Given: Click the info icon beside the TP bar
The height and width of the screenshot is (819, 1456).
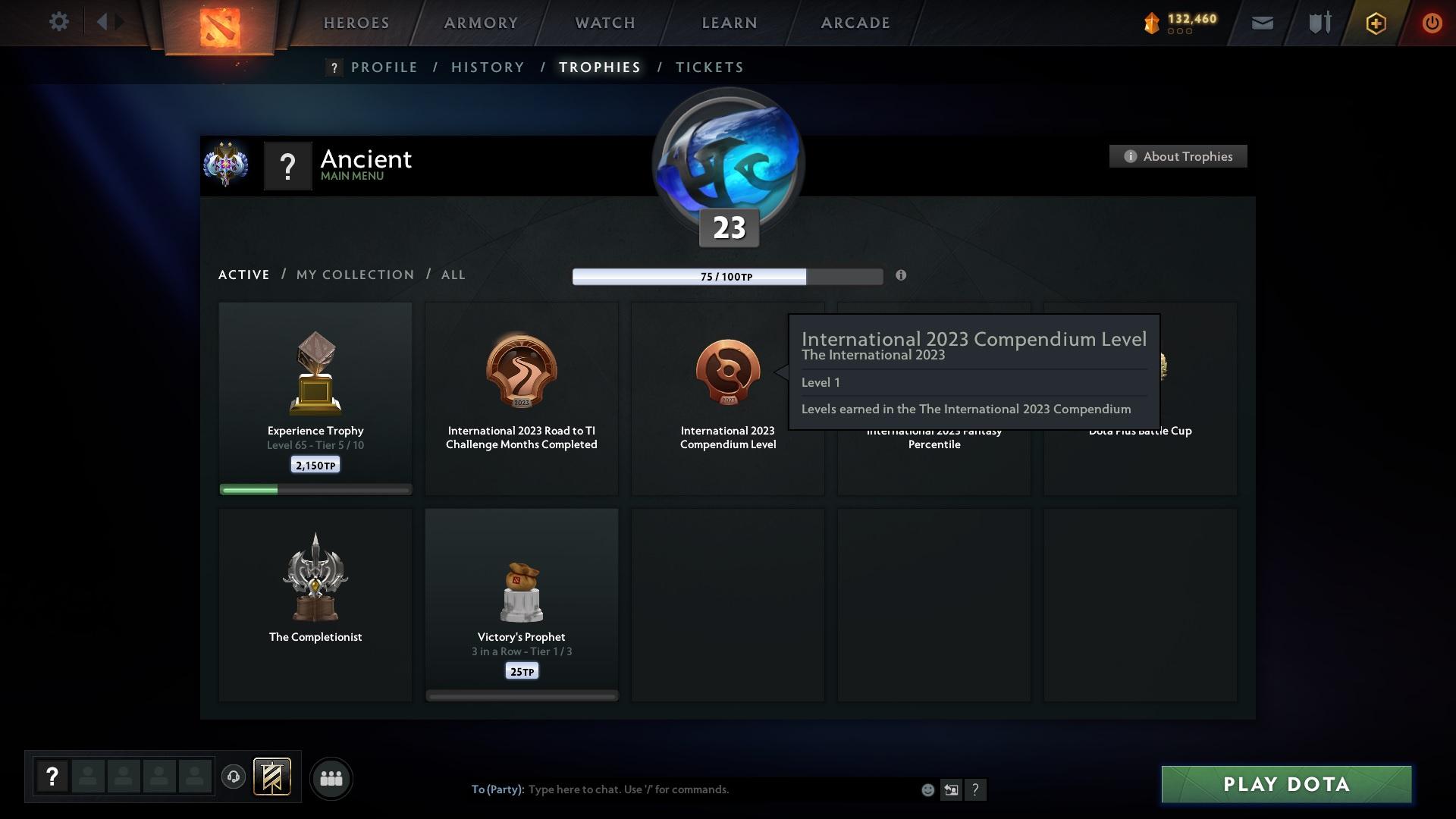Looking at the screenshot, I should (902, 276).
